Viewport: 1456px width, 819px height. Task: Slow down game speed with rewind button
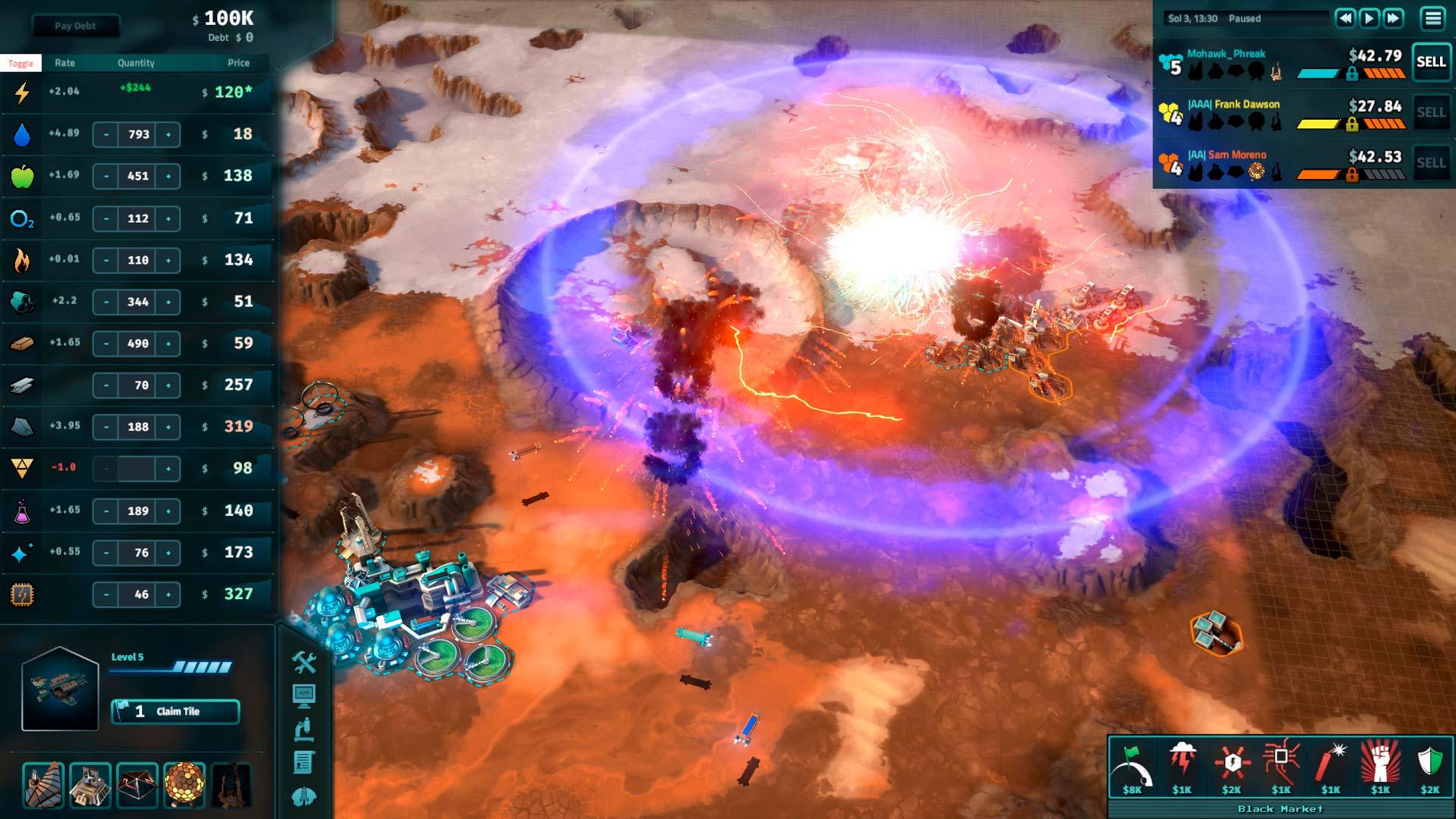(x=1344, y=18)
